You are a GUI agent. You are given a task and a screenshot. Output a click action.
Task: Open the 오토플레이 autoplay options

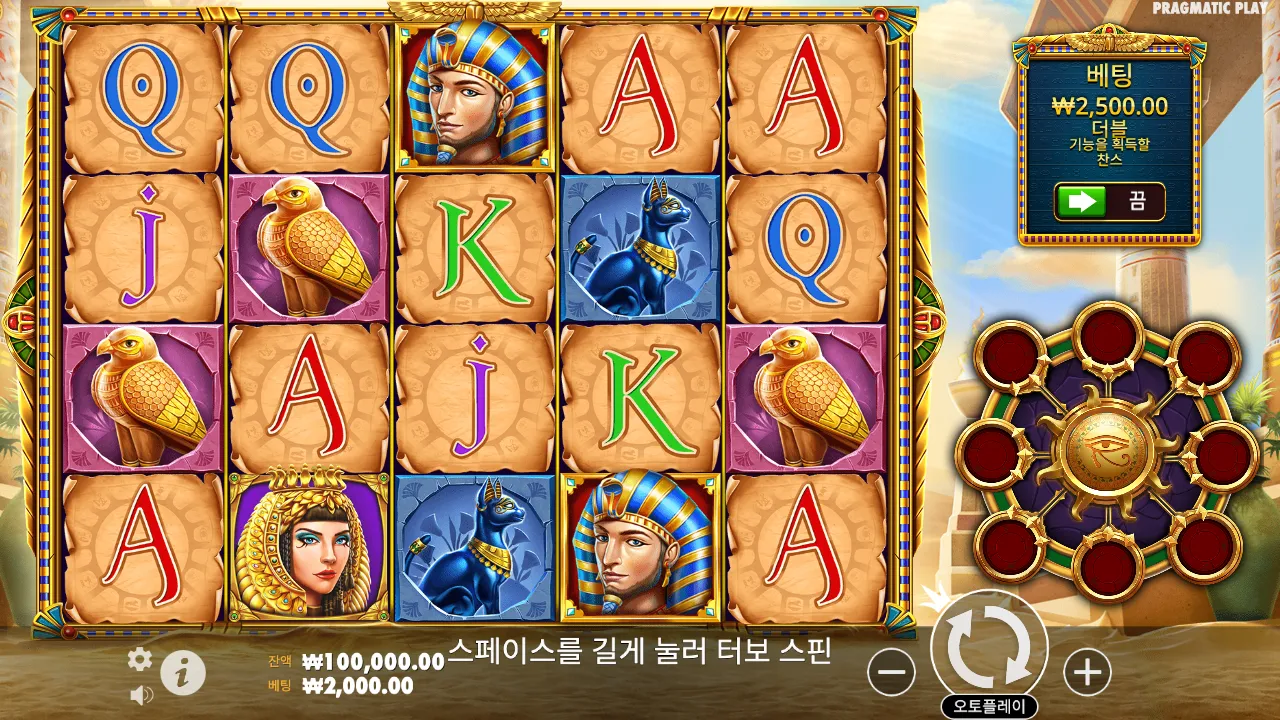(x=989, y=705)
